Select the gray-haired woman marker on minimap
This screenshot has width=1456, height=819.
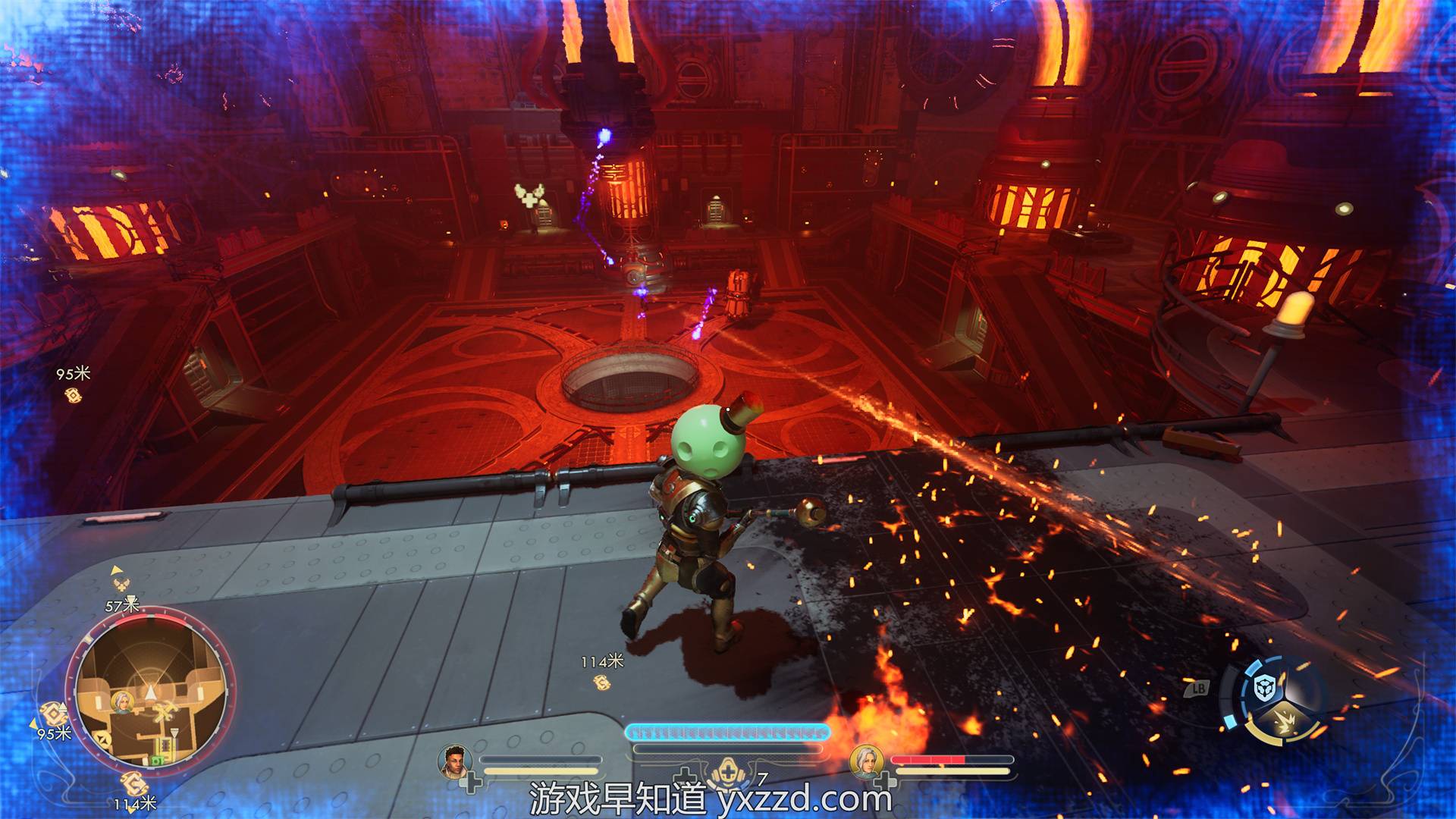click(x=121, y=701)
